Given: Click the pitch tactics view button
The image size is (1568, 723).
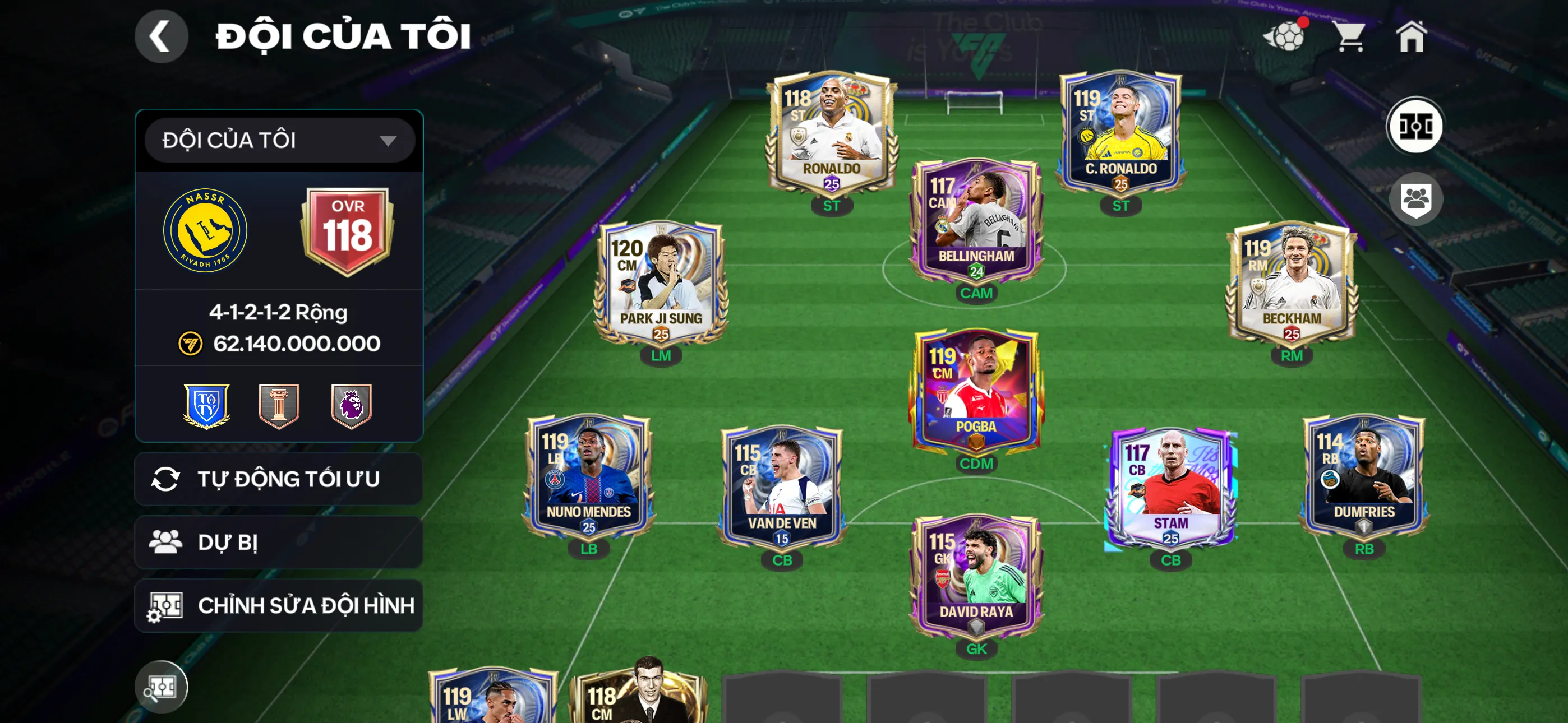Looking at the screenshot, I should click(x=1414, y=126).
